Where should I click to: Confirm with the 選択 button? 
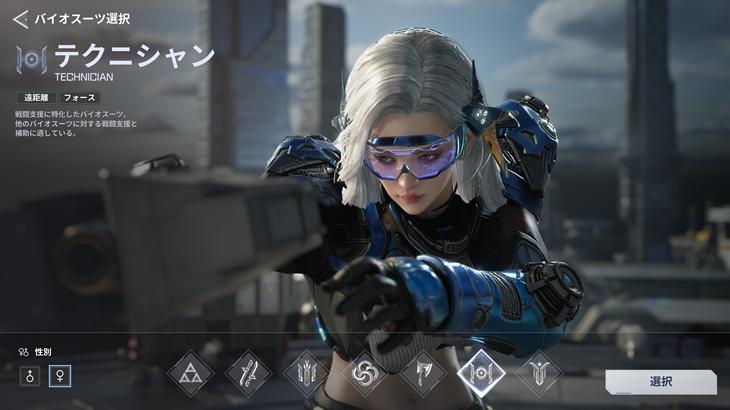point(660,382)
